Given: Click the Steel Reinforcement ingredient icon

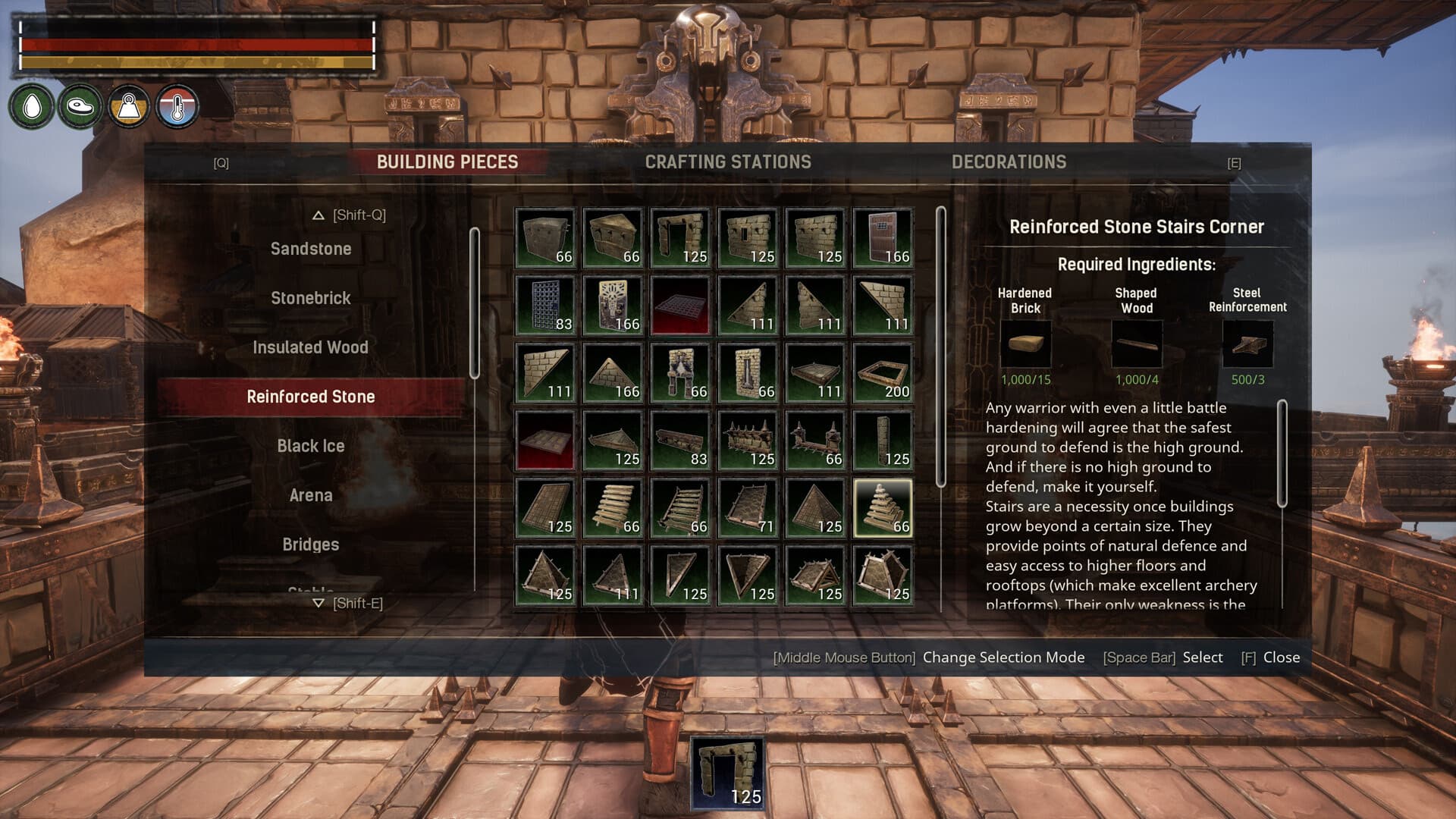Looking at the screenshot, I should [x=1247, y=345].
